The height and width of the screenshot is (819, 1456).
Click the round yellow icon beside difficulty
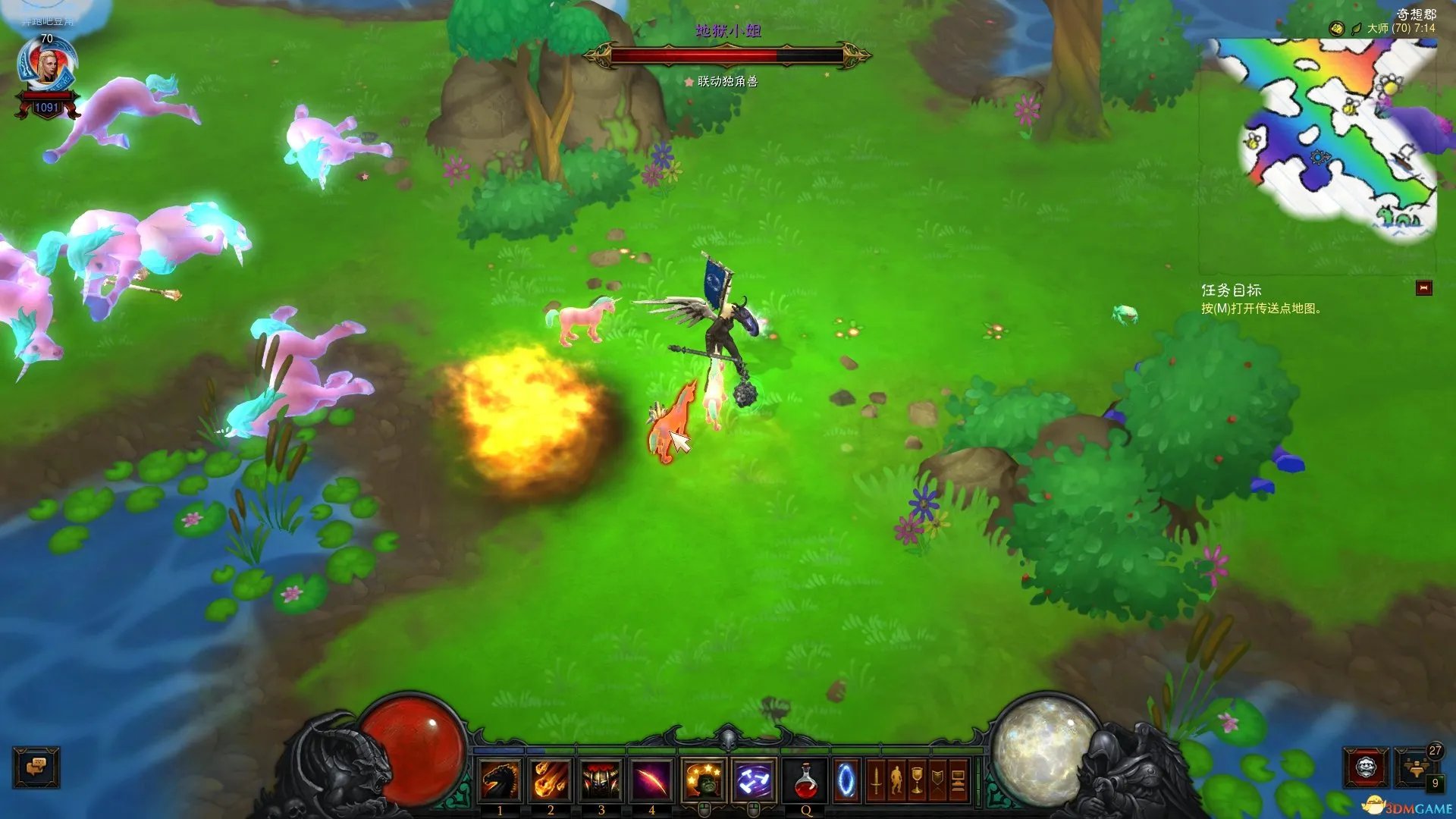pyautogui.click(x=1336, y=29)
